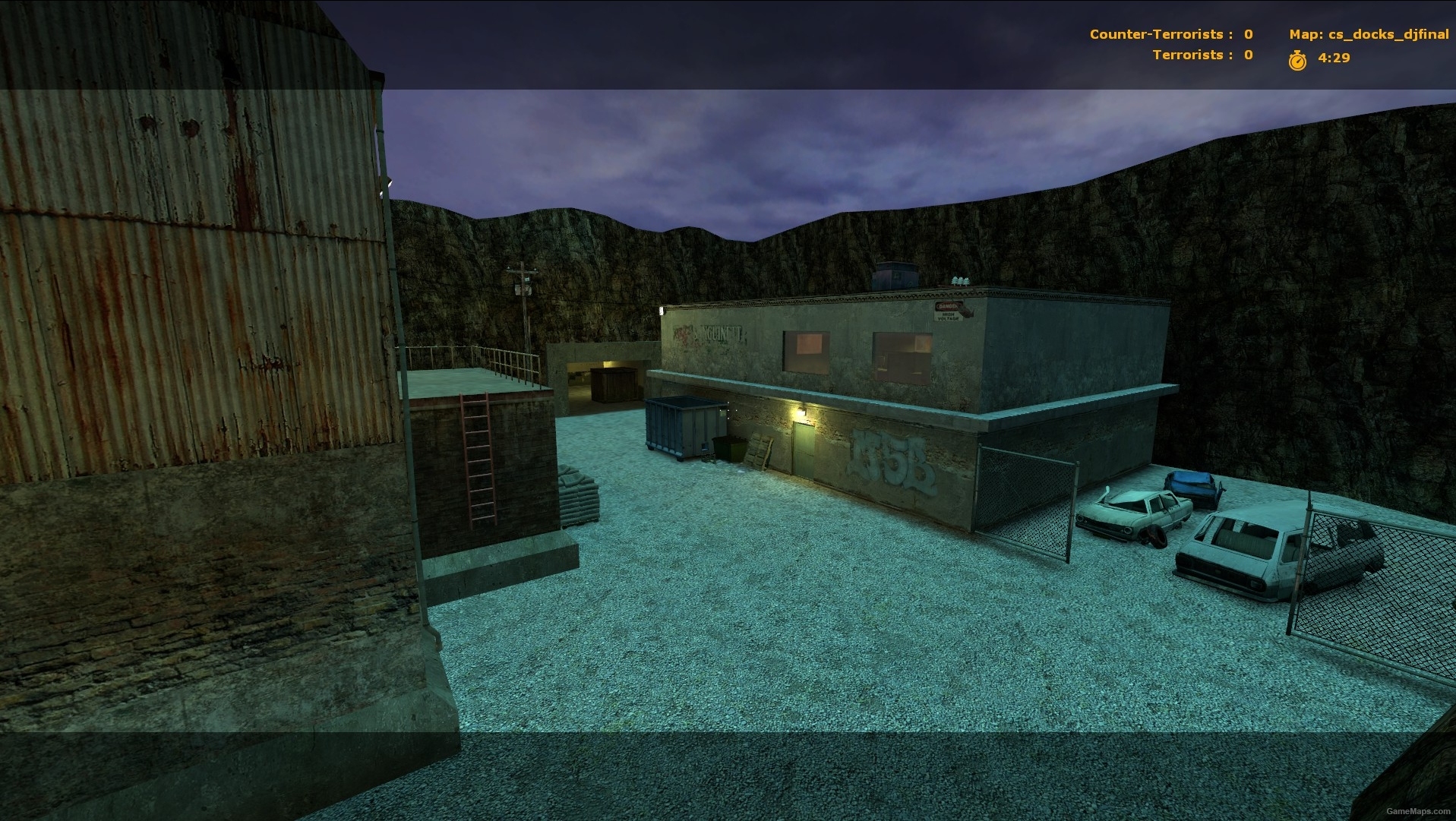1456x821 pixels.
Task: Select the Terrorists score counter
Action: point(1248,55)
